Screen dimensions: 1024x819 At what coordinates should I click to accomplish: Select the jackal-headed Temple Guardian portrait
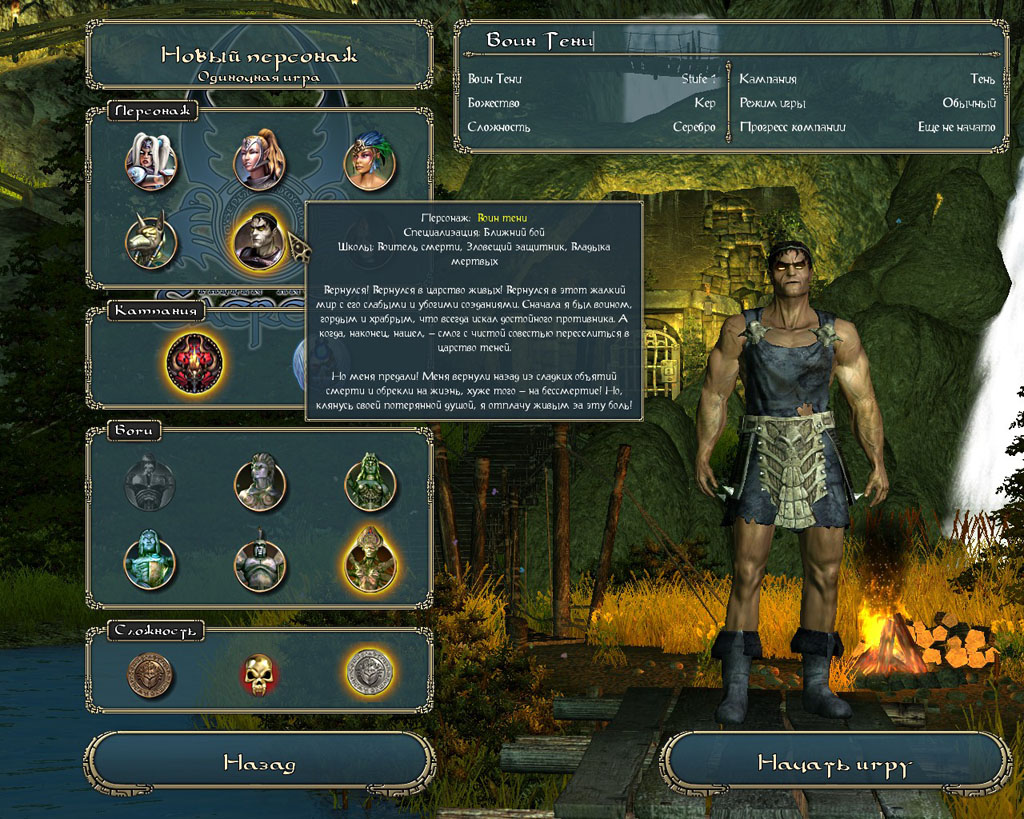click(151, 242)
